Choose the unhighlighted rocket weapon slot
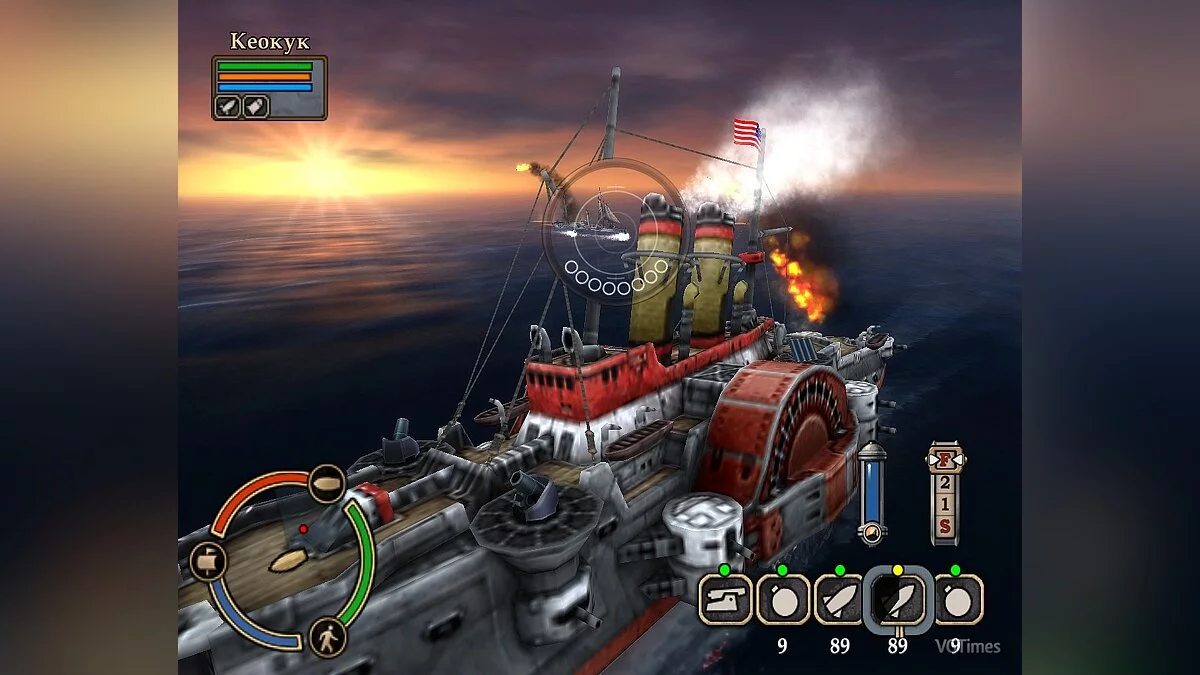The width and height of the screenshot is (1200, 675). [x=840, y=599]
